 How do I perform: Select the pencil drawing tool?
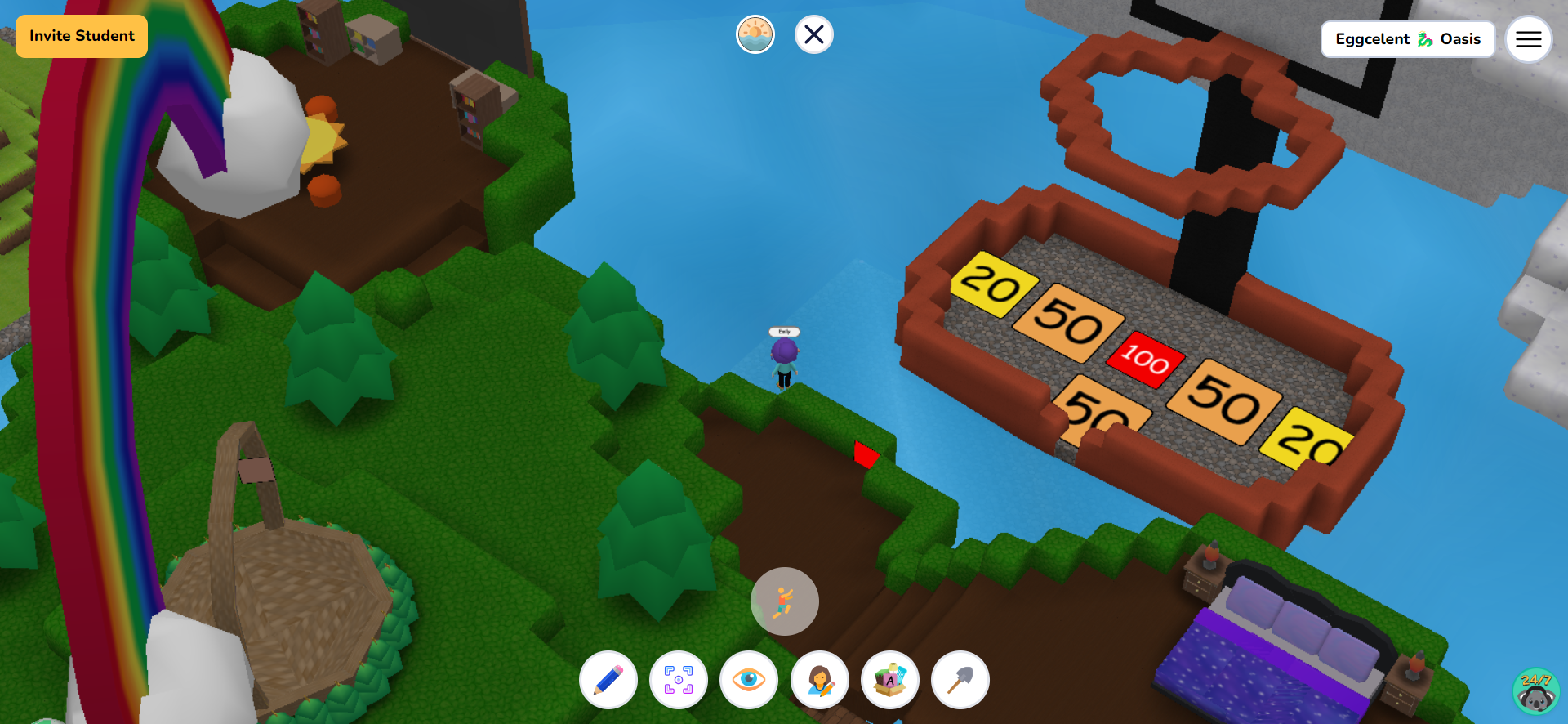pos(608,680)
